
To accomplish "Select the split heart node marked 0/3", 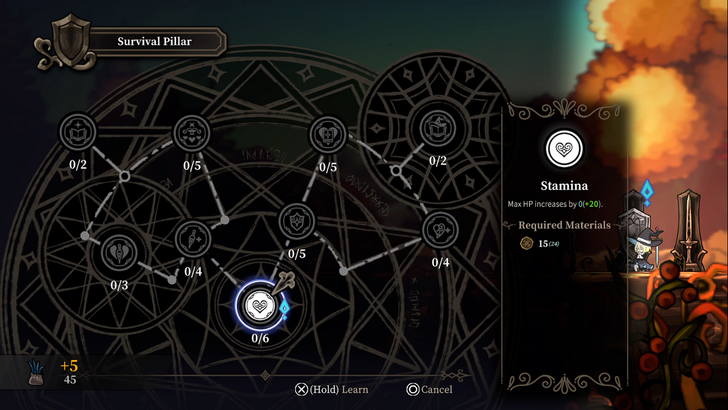I will tap(119, 250).
